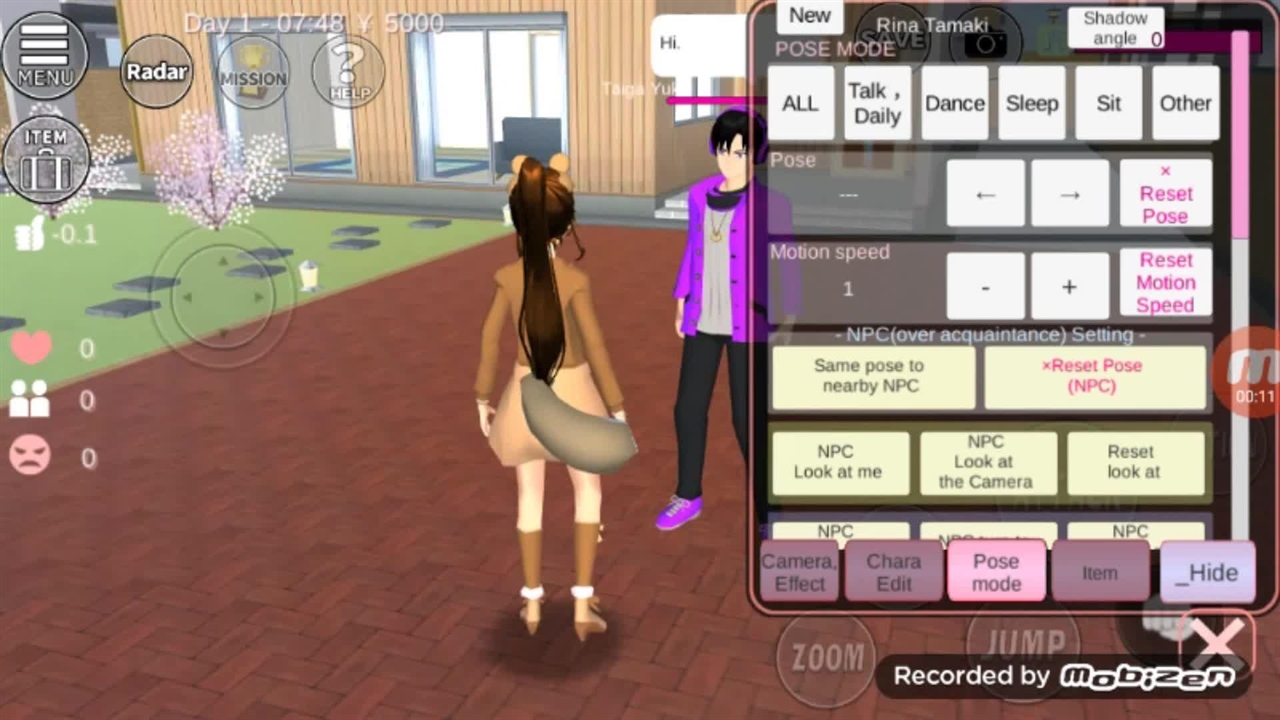Open the main MENU button
The image size is (1280, 720).
45,55
